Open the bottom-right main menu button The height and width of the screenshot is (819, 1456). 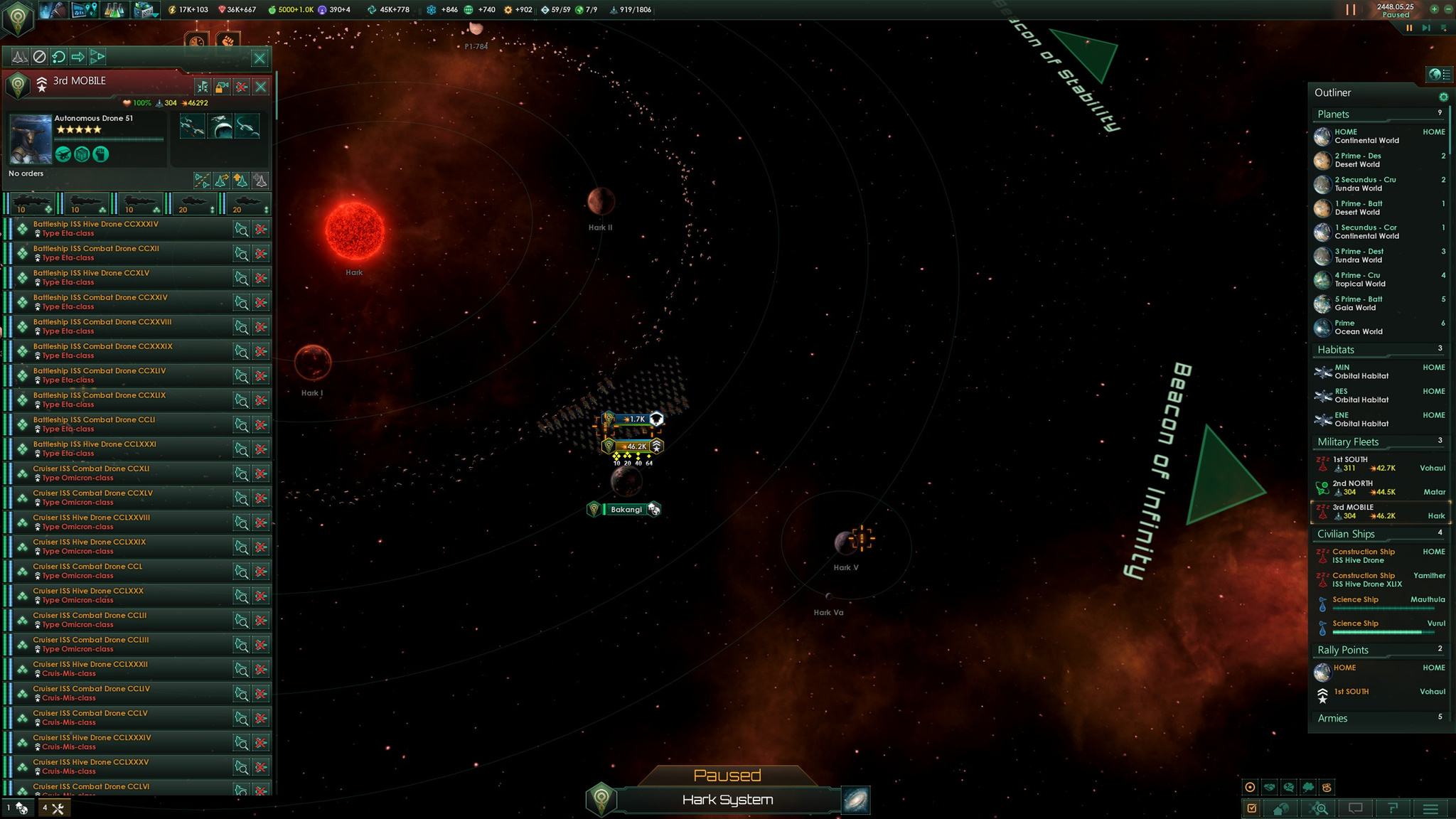click(x=1431, y=809)
